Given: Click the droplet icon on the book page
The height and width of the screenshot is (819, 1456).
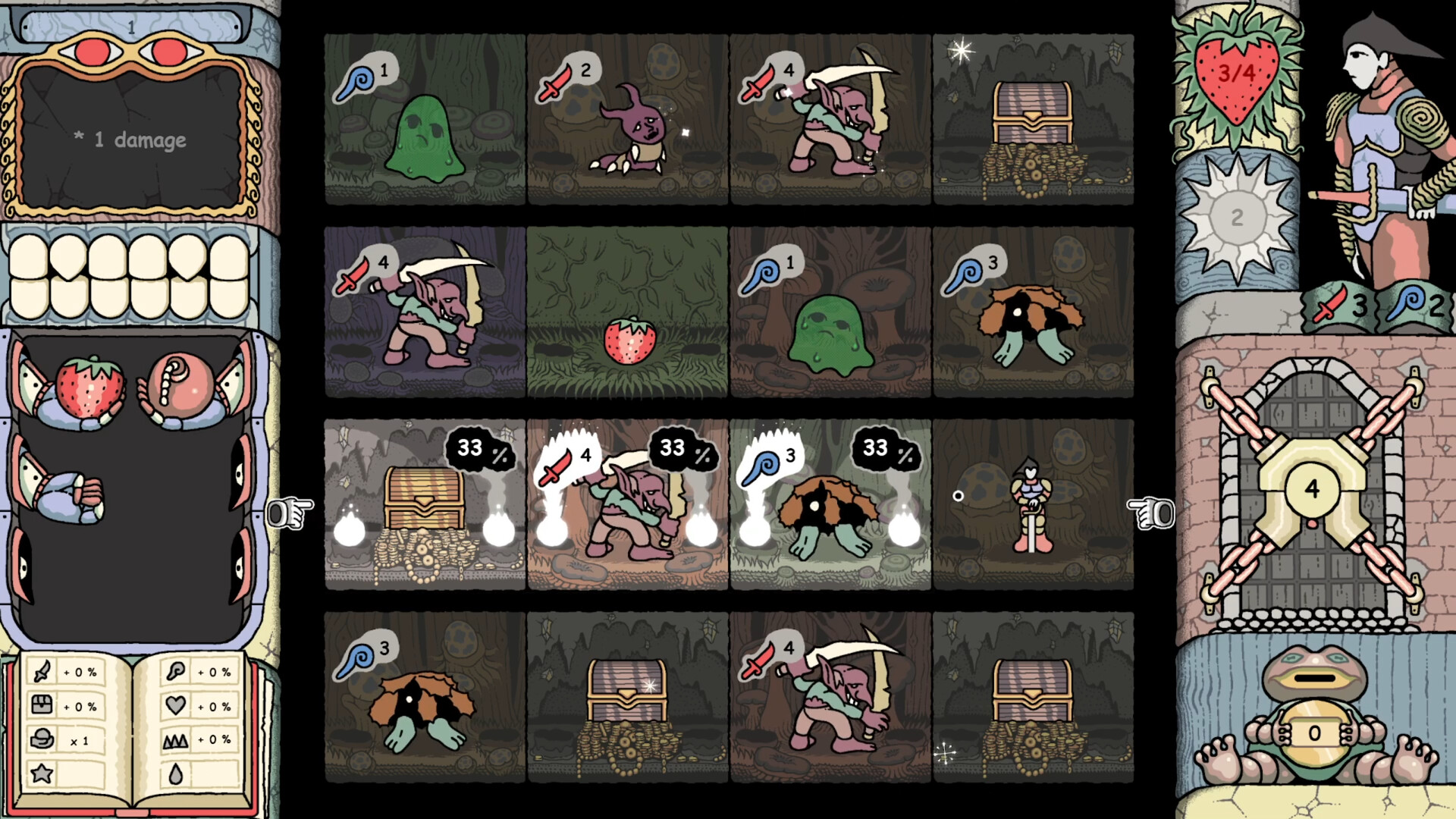Looking at the screenshot, I should [x=176, y=773].
